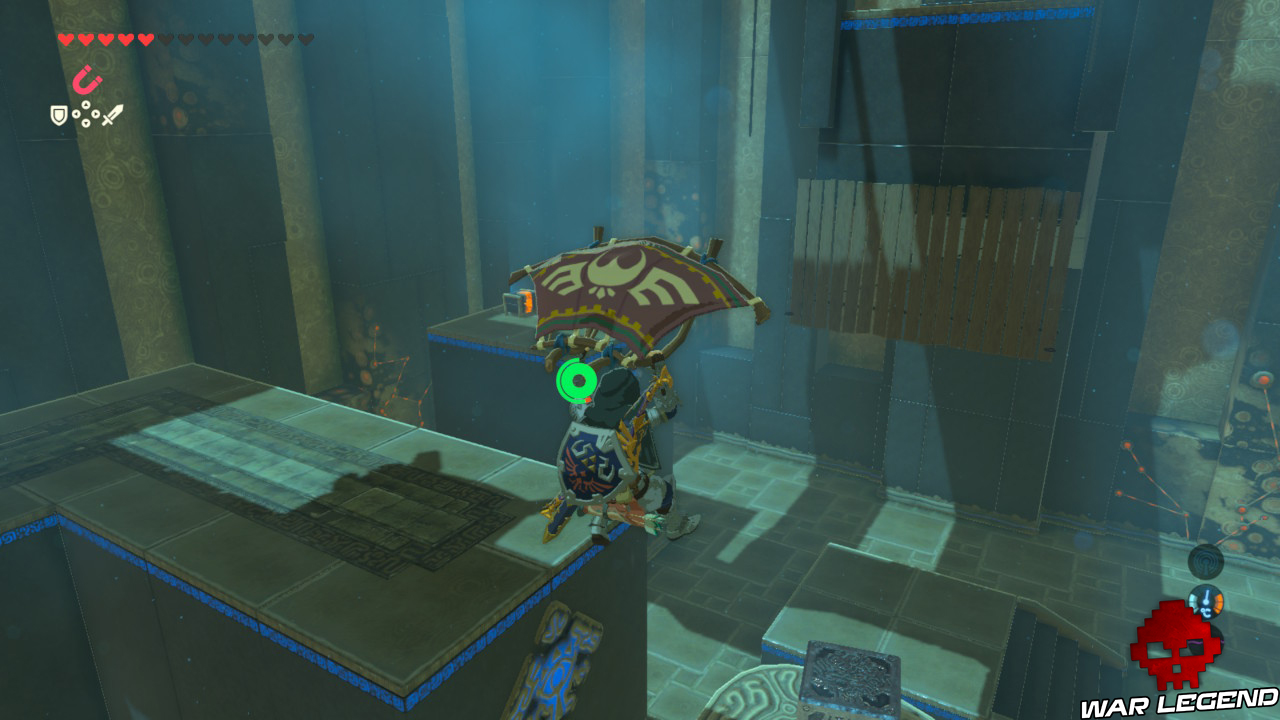Image resolution: width=1280 pixels, height=720 pixels.
Task: Click the shield buff indicator icon
Action: 59,115
